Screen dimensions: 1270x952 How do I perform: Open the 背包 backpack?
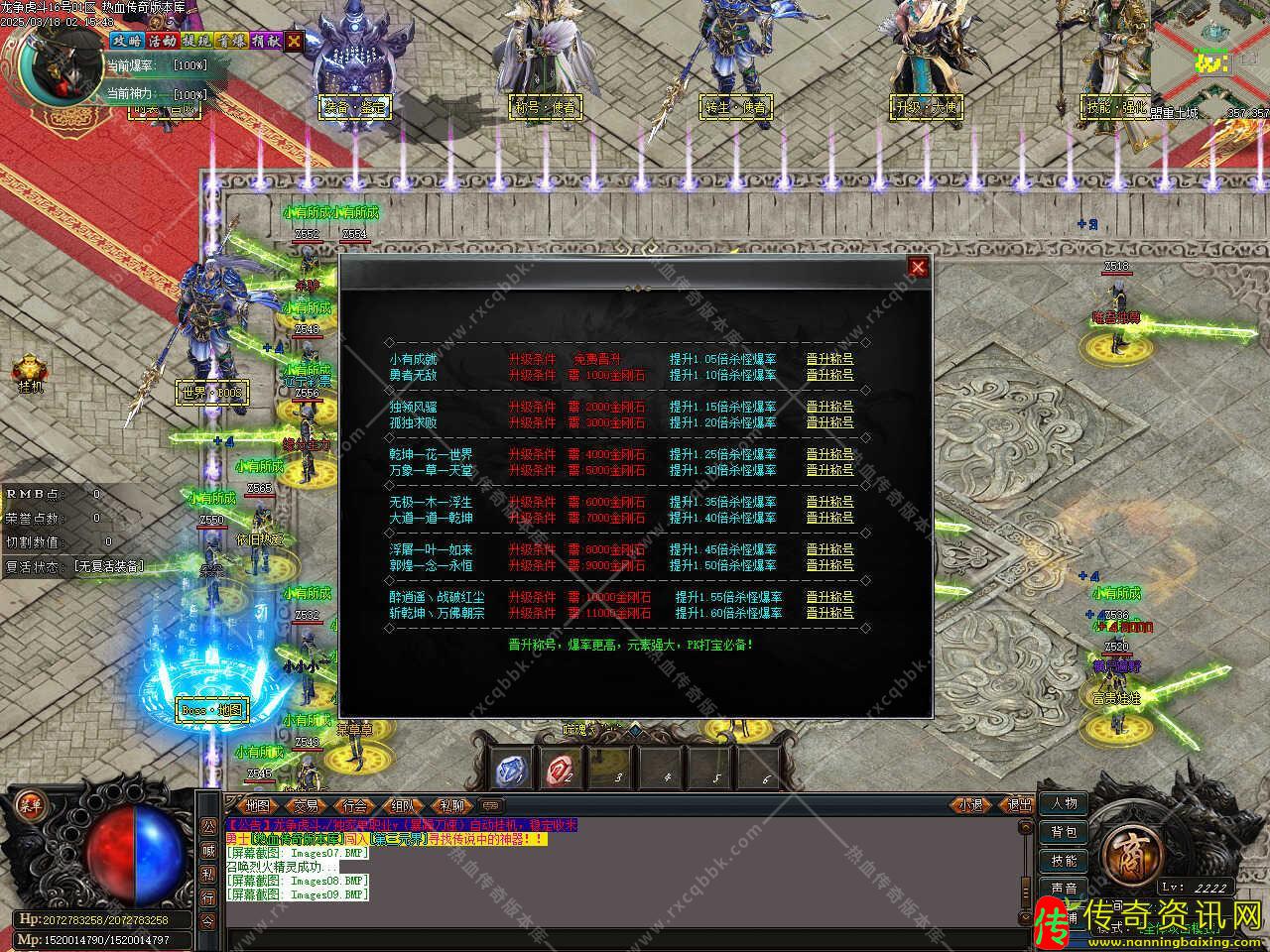(x=1065, y=832)
